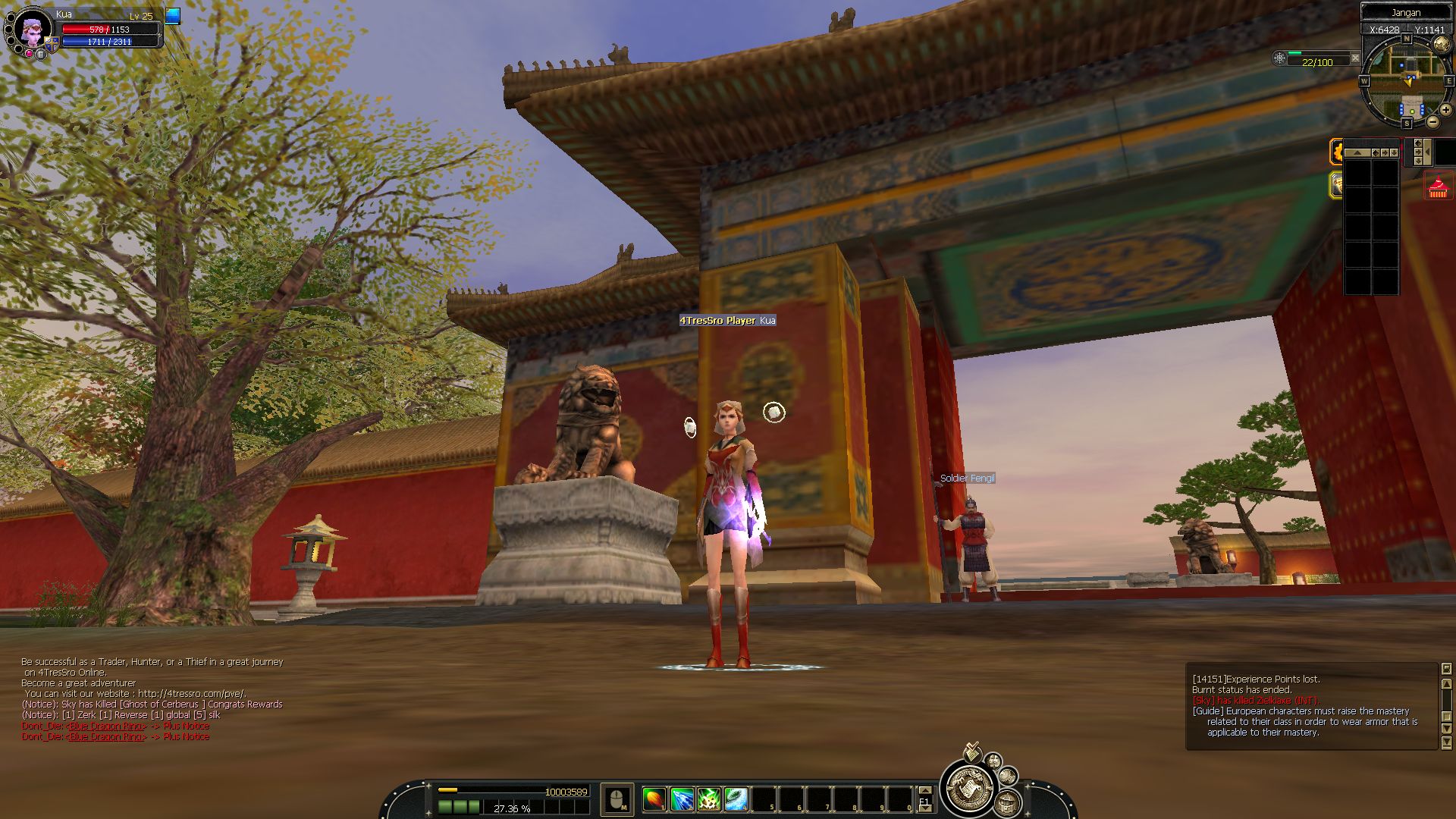Zoom in the minimap with plus button

point(1445,110)
